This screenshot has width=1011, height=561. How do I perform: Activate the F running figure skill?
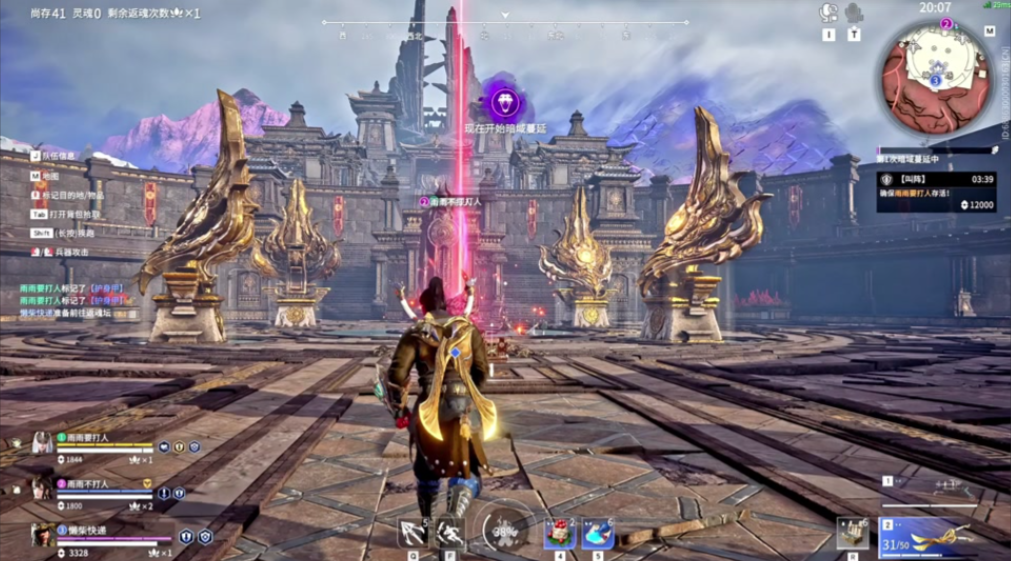(x=450, y=532)
